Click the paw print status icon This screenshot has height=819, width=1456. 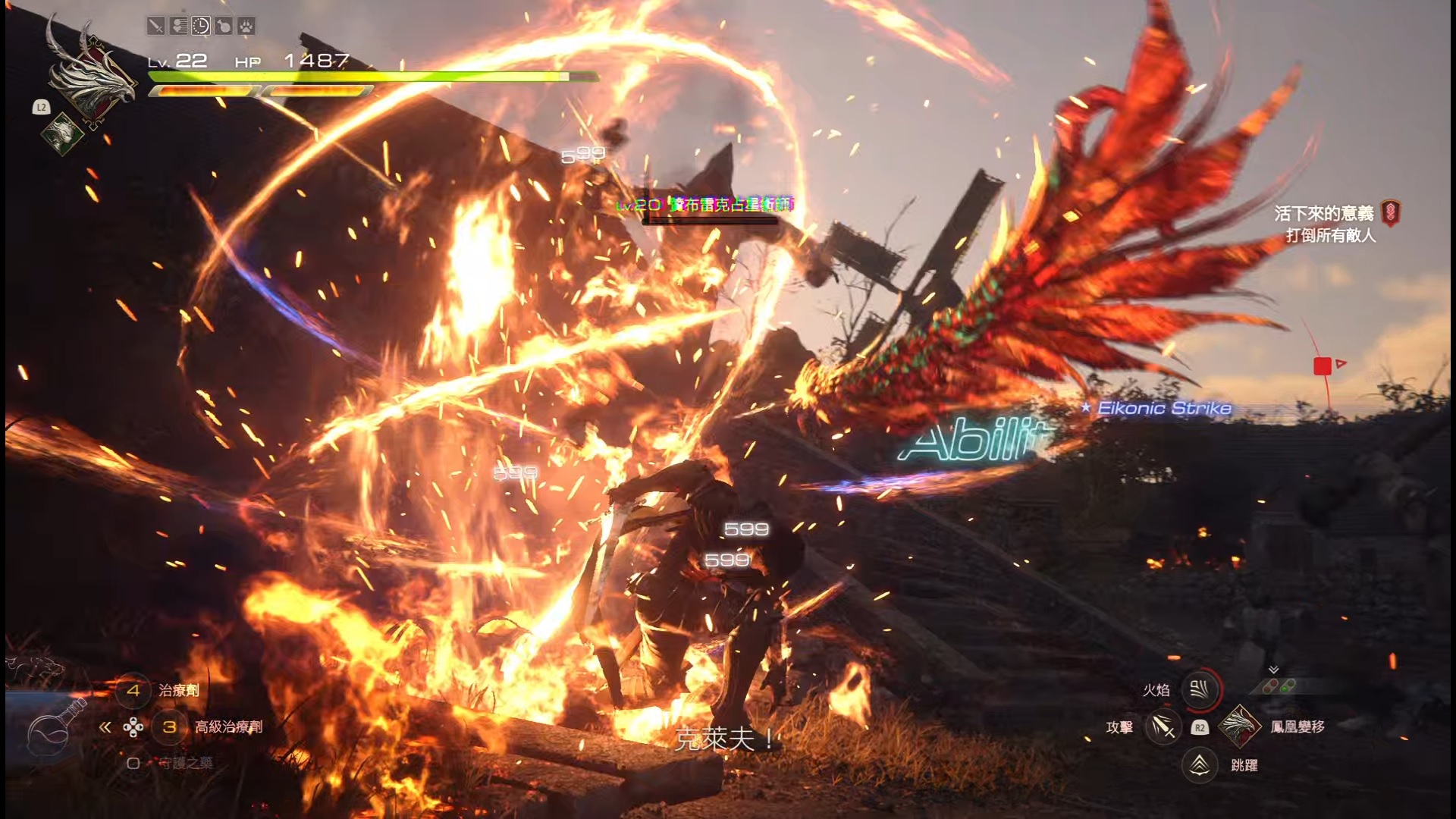coord(246,27)
